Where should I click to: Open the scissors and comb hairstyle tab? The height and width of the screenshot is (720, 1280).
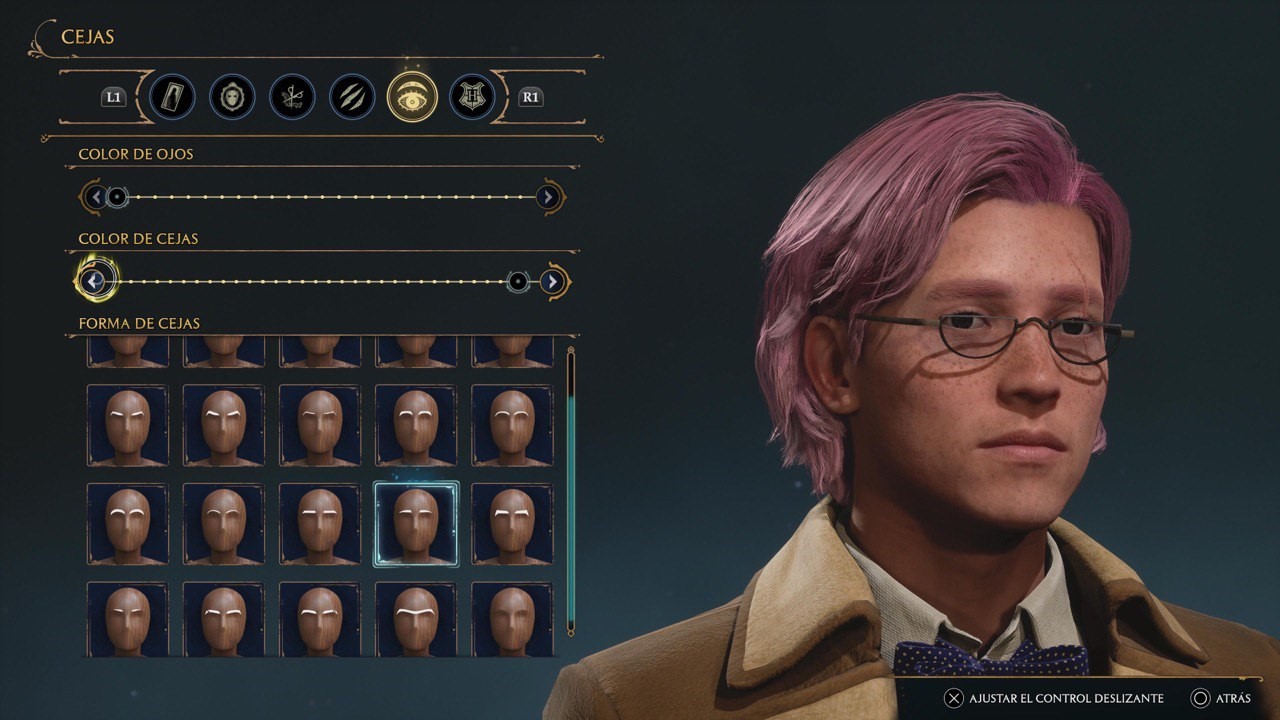coord(292,97)
